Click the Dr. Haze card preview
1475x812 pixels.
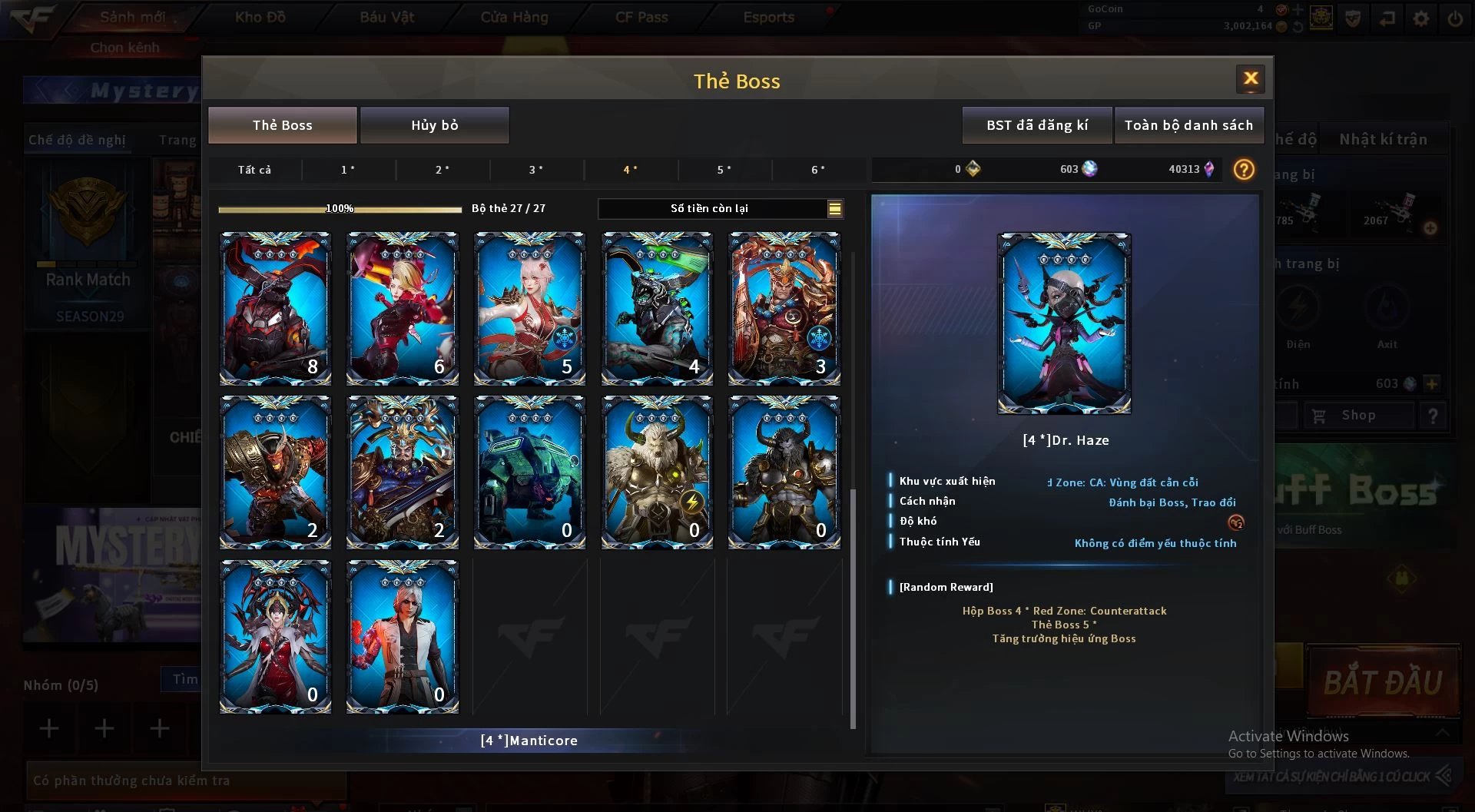point(1063,323)
